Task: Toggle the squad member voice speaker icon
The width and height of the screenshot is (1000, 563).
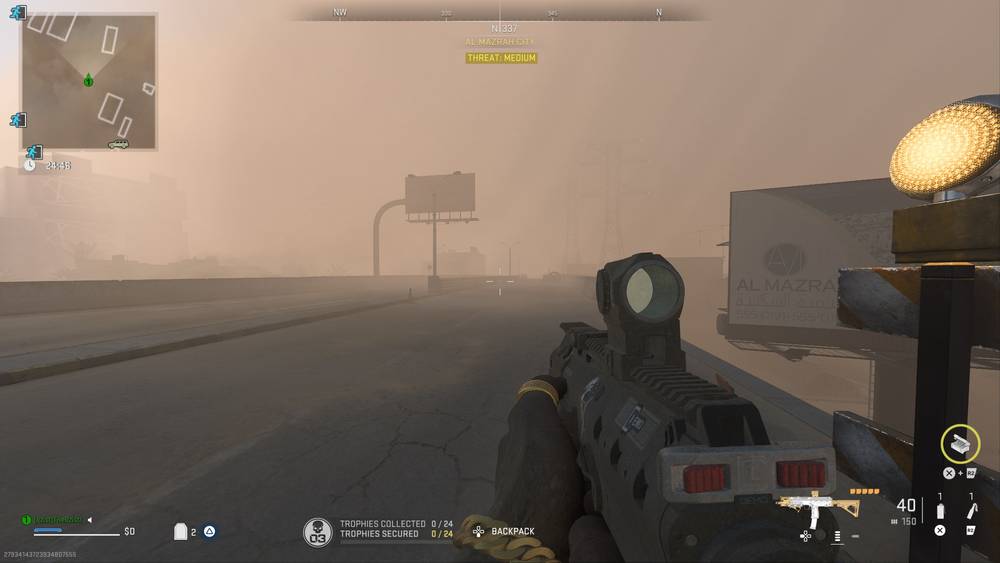Action: pyautogui.click(x=89, y=520)
